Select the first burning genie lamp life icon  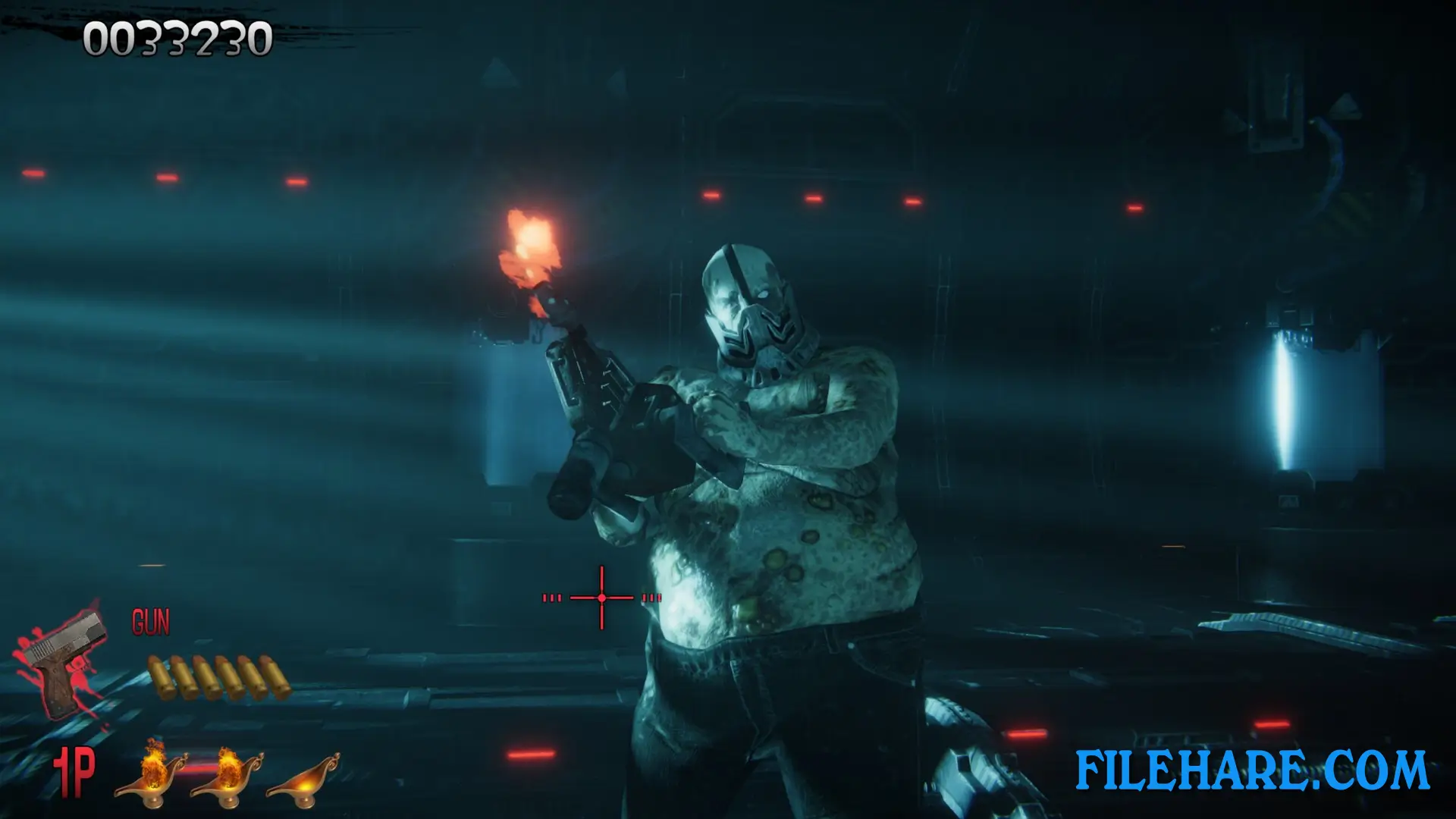coord(152,781)
